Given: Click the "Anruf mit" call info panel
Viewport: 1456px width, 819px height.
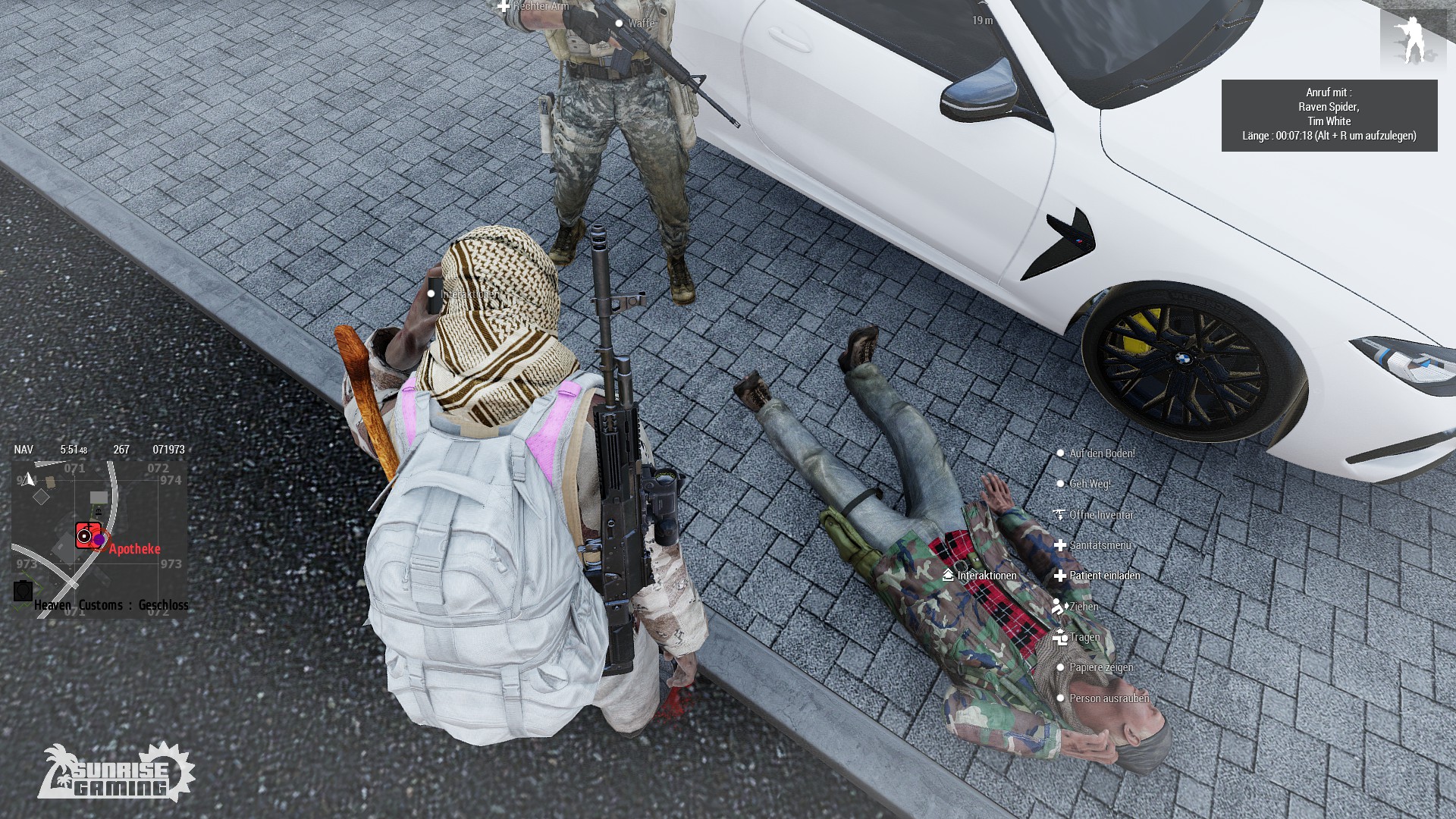Looking at the screenshot, I should click(1329, 115).
